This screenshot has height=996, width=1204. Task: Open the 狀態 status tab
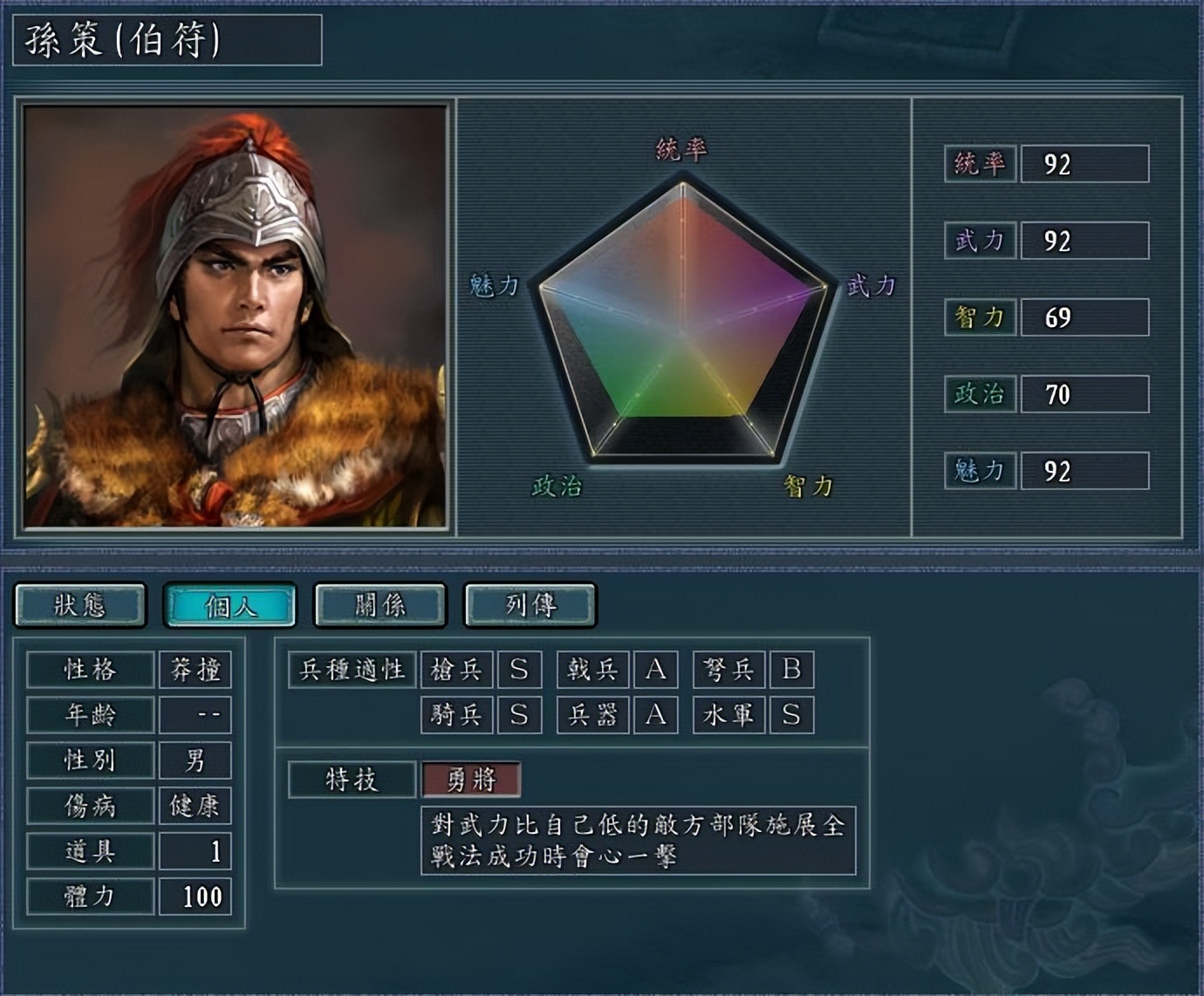[x=81, y=605]
